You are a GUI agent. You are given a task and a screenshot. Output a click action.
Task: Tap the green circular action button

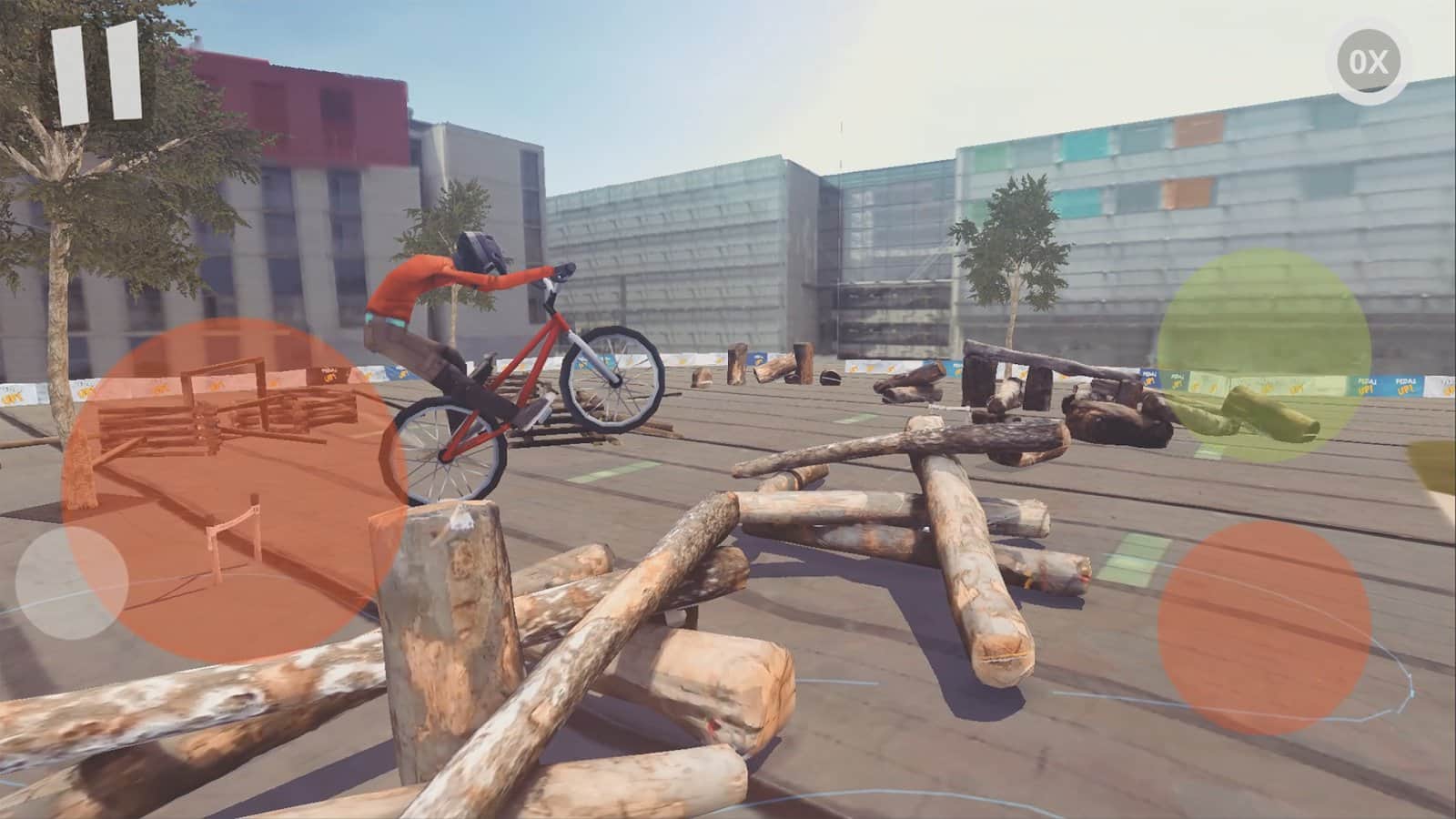(1263, 355)
